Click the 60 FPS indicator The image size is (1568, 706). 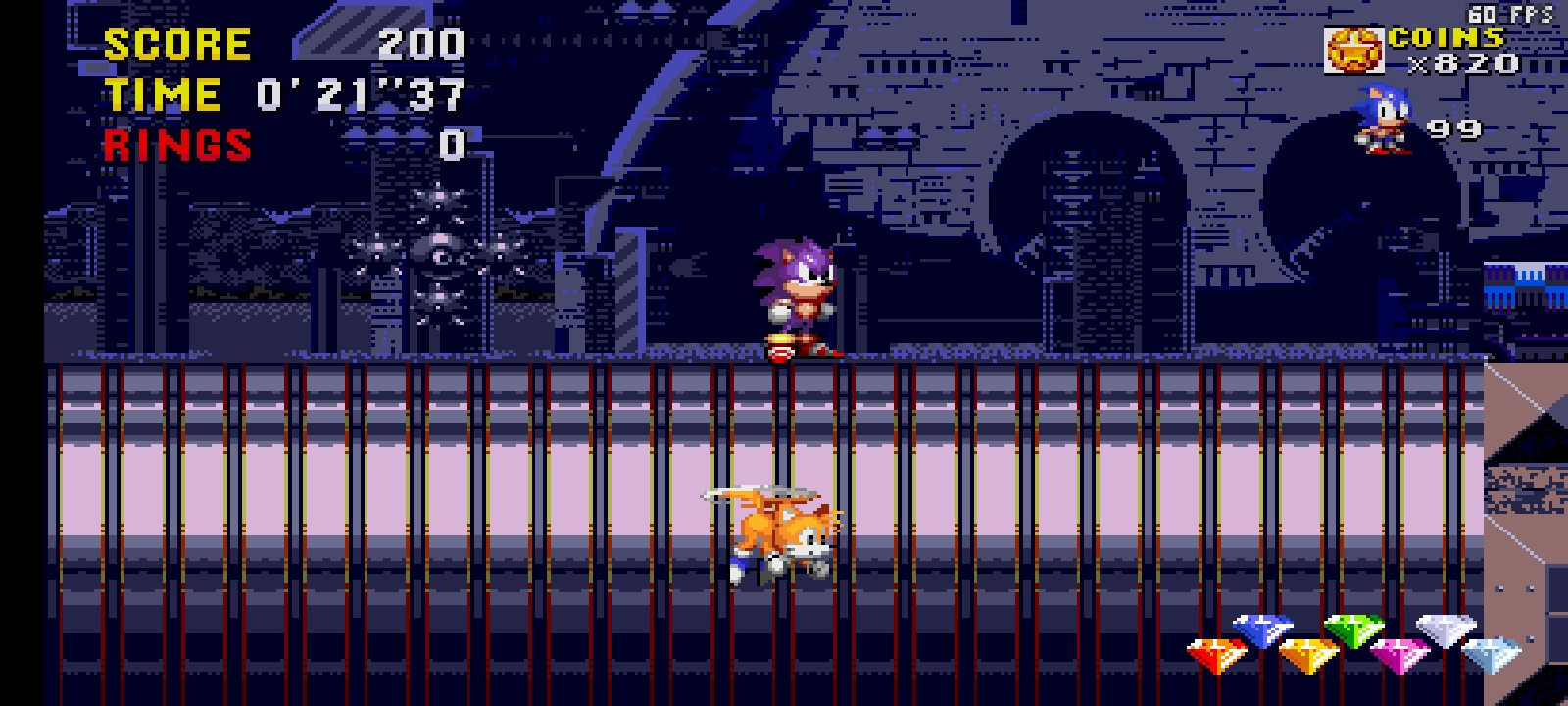click(x=1509, y=14)
